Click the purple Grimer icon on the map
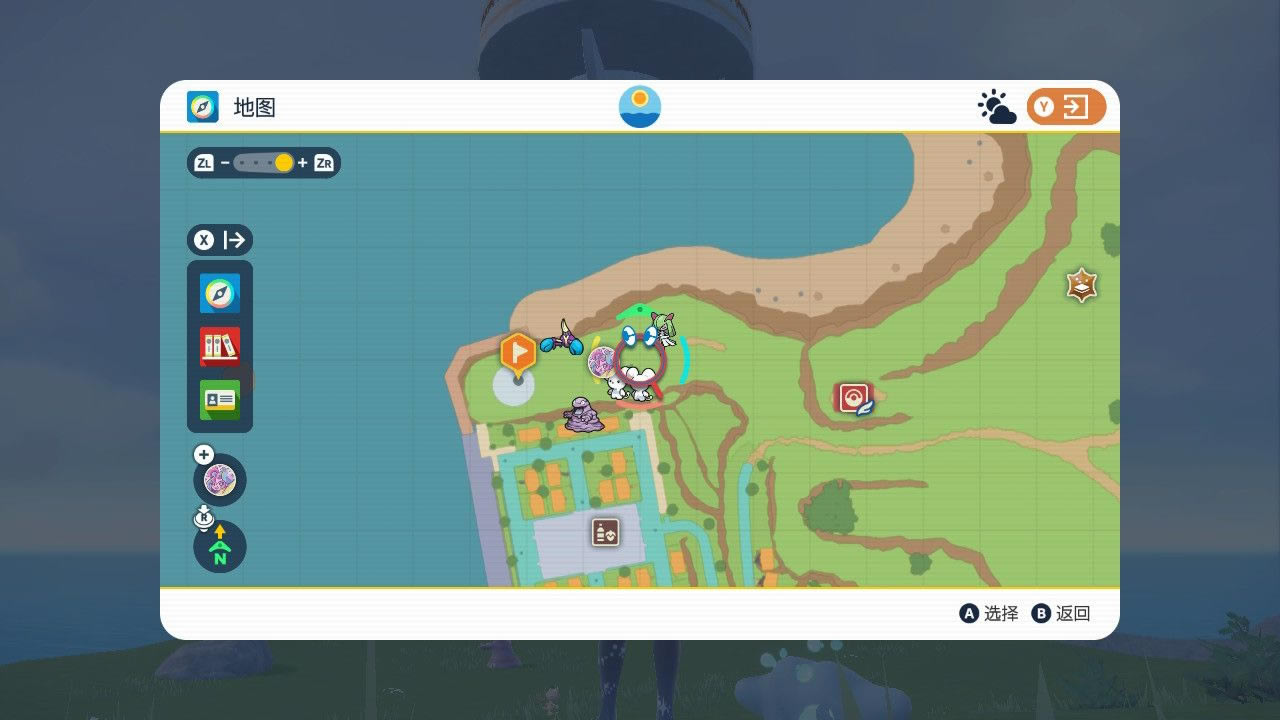1280x720 pixels. [584, 414]
